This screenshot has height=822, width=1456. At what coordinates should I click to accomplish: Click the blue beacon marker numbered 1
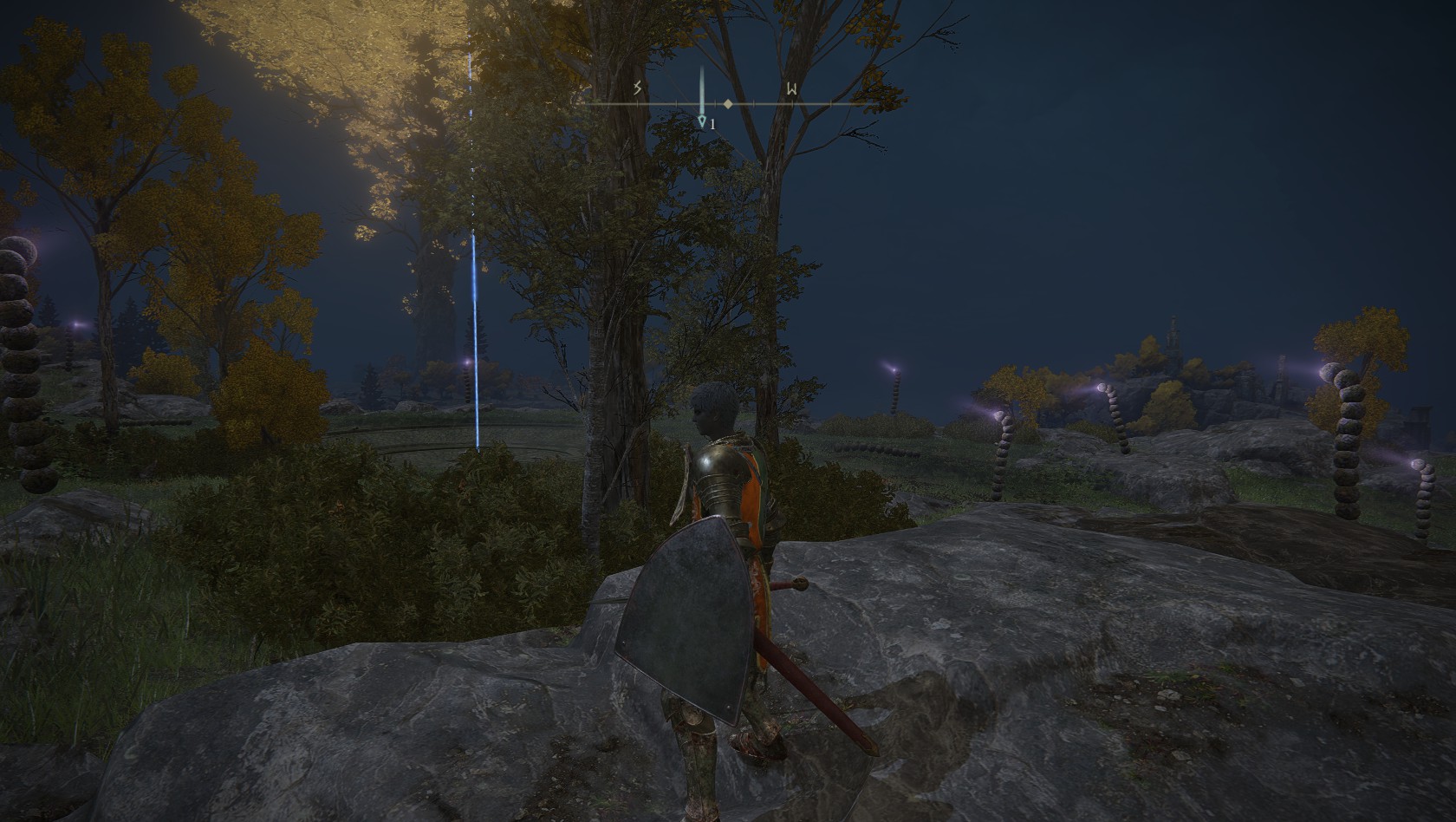(x=703, y=123)
